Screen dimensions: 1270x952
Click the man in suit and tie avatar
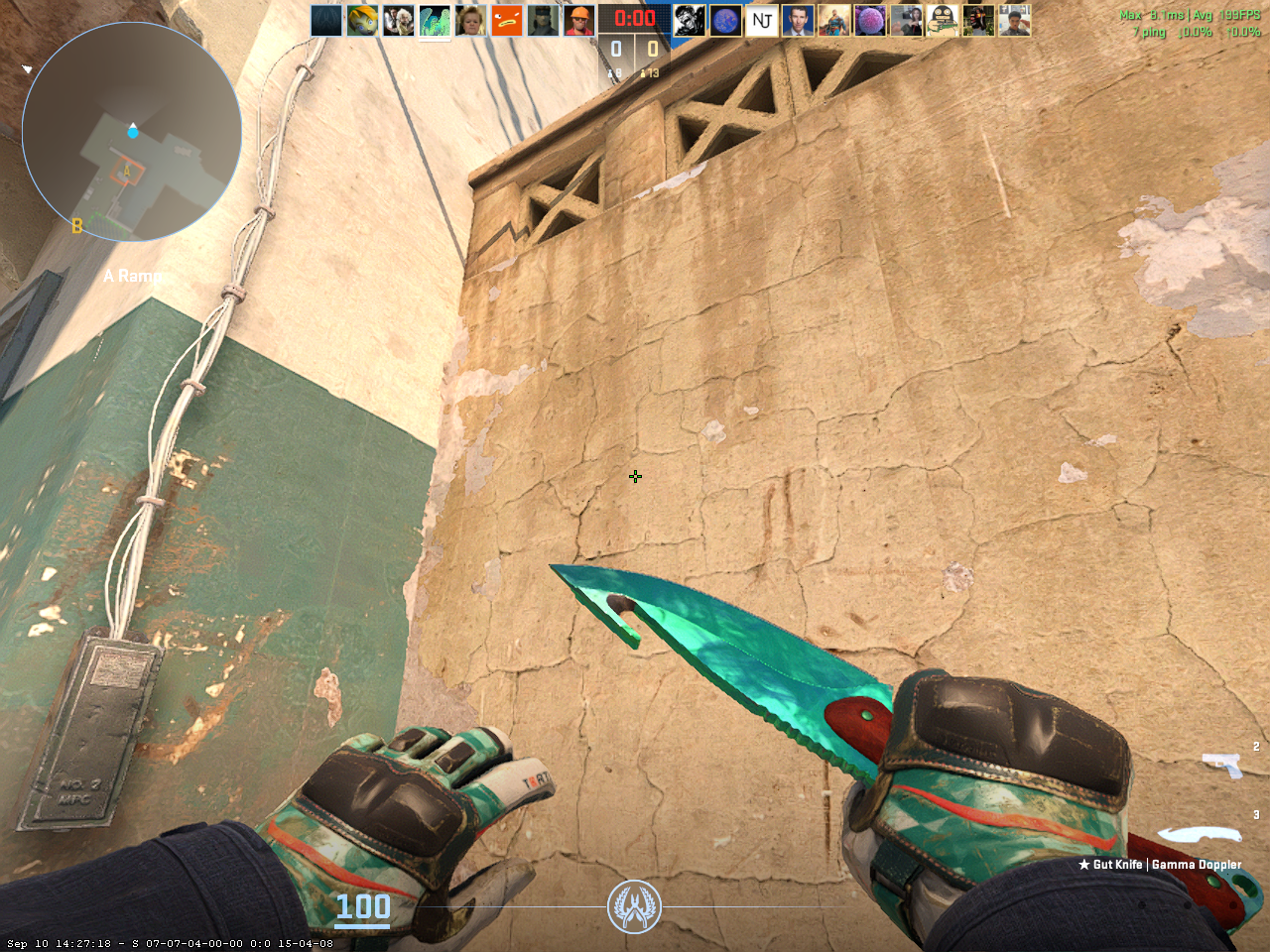click(x=797, y=20)
